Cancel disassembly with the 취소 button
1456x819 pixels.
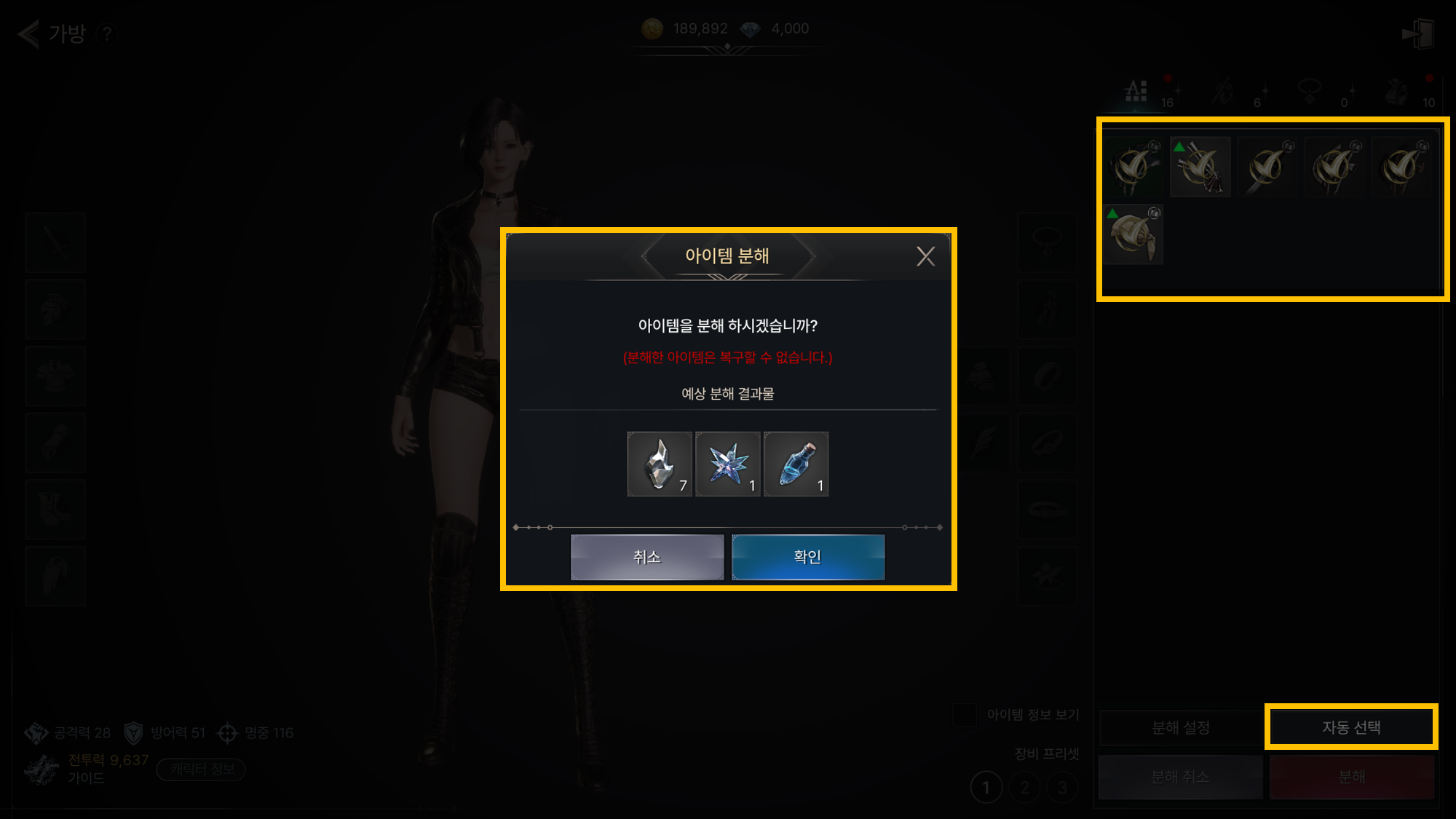coord(647,557)
